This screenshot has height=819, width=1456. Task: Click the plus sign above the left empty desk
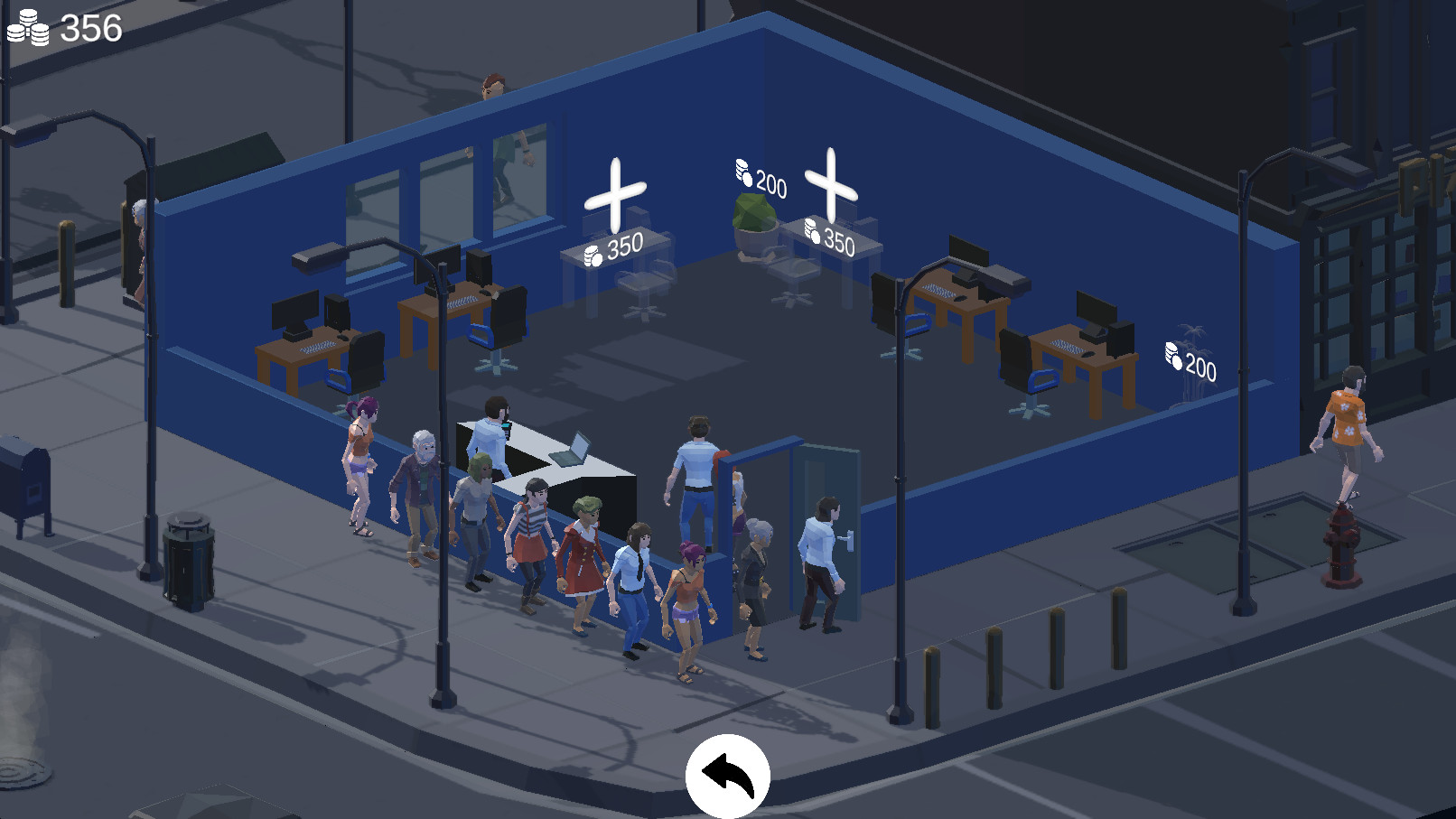coord(615,194)
